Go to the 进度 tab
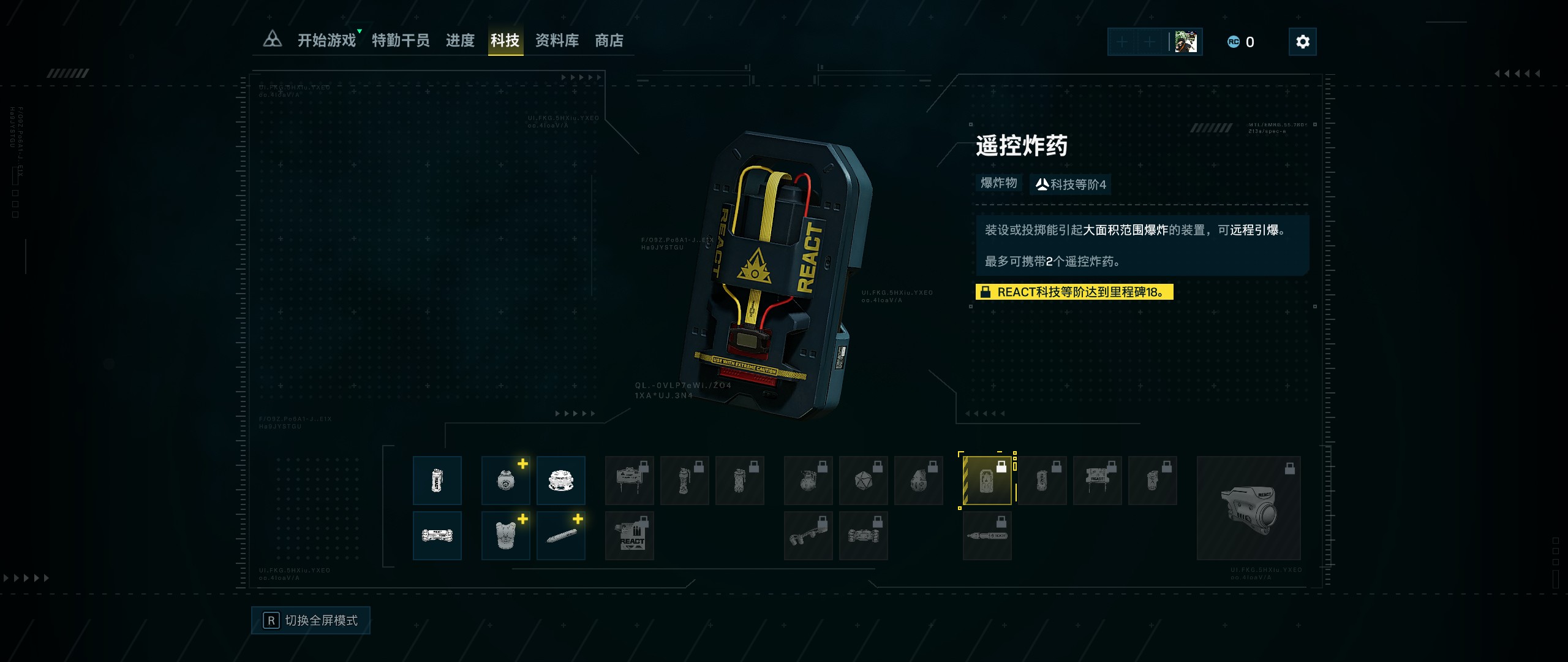Screen dimensions: 1568x662 (x=460, y=40)
